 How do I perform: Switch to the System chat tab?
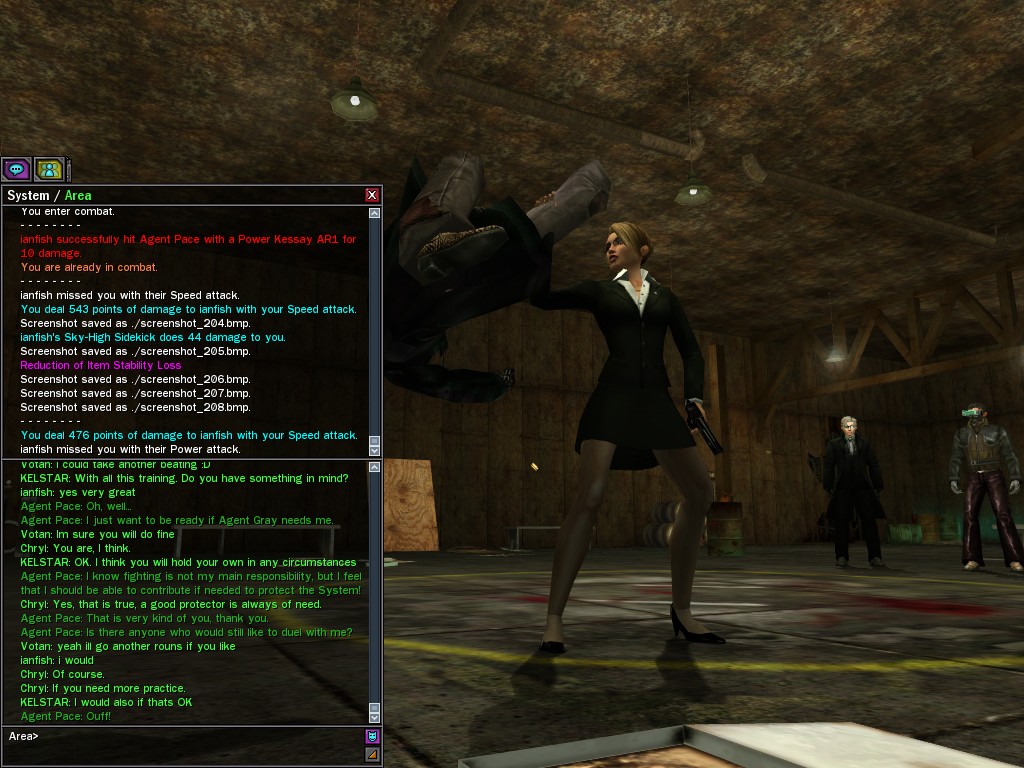pyautogui.click(x=27, y=195)
